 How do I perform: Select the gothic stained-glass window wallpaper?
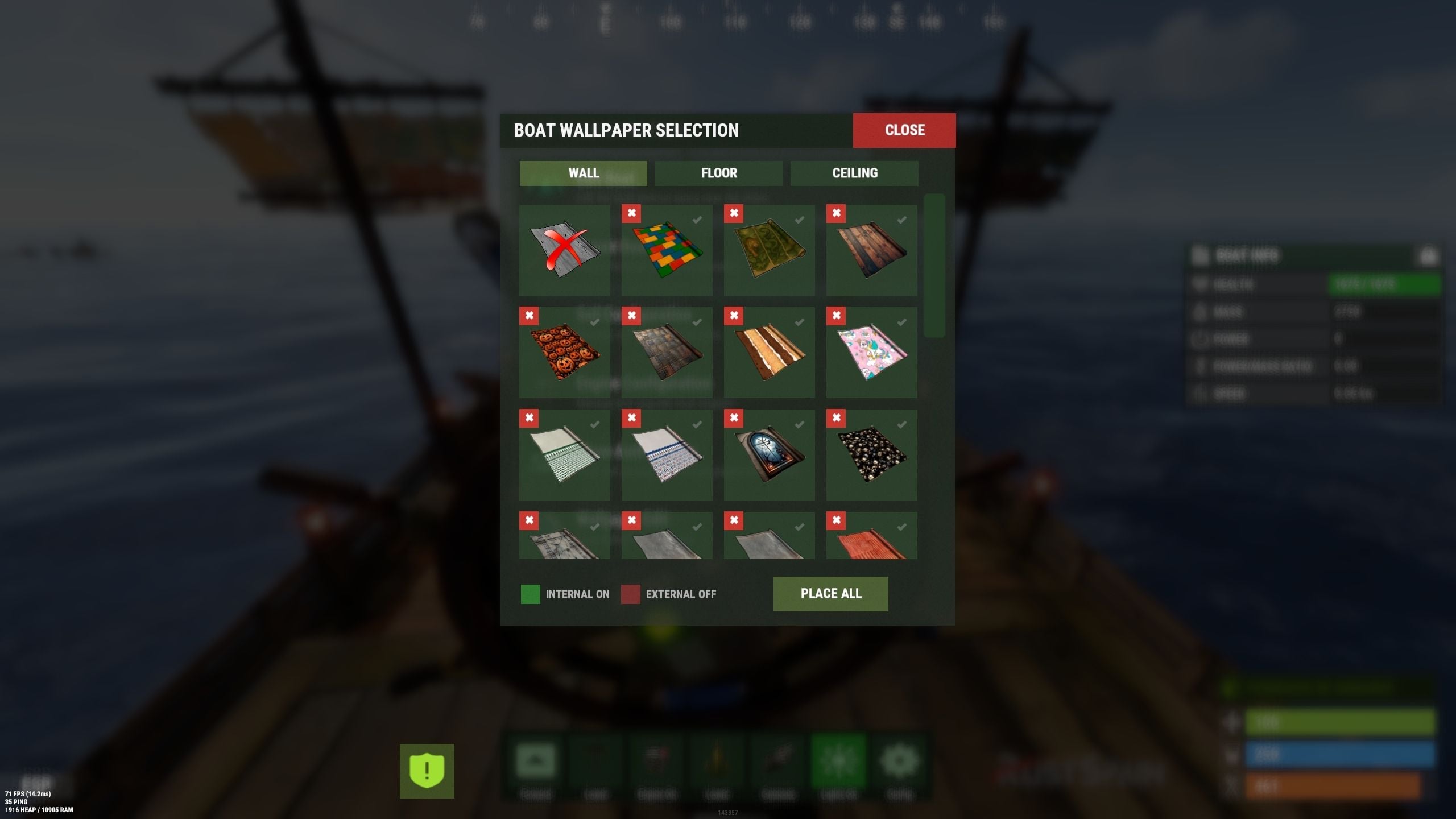769,455
